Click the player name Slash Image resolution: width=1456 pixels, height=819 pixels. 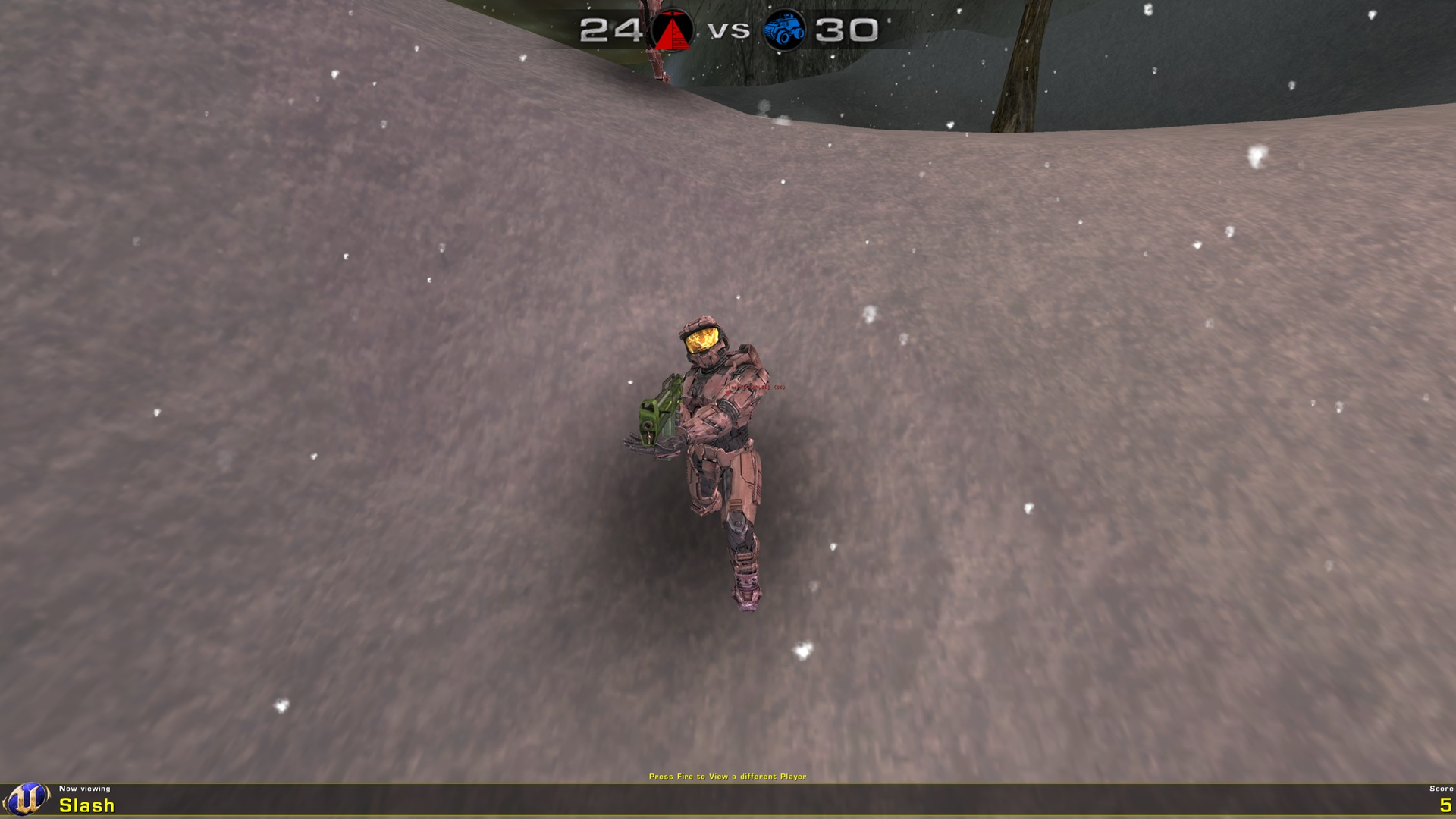(86, 806)
